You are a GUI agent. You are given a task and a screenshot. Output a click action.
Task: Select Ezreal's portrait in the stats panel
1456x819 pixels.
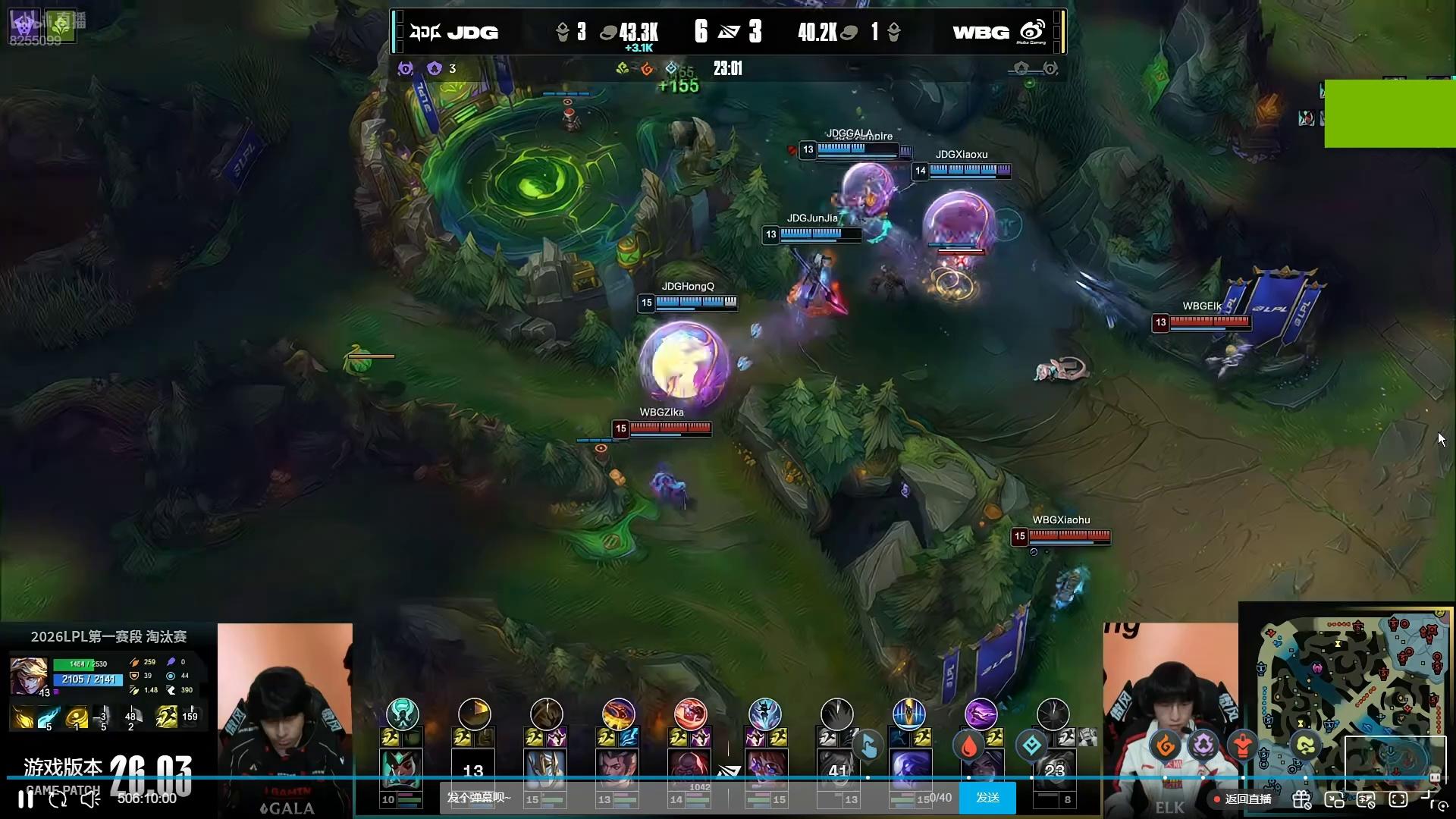point(29,676)
